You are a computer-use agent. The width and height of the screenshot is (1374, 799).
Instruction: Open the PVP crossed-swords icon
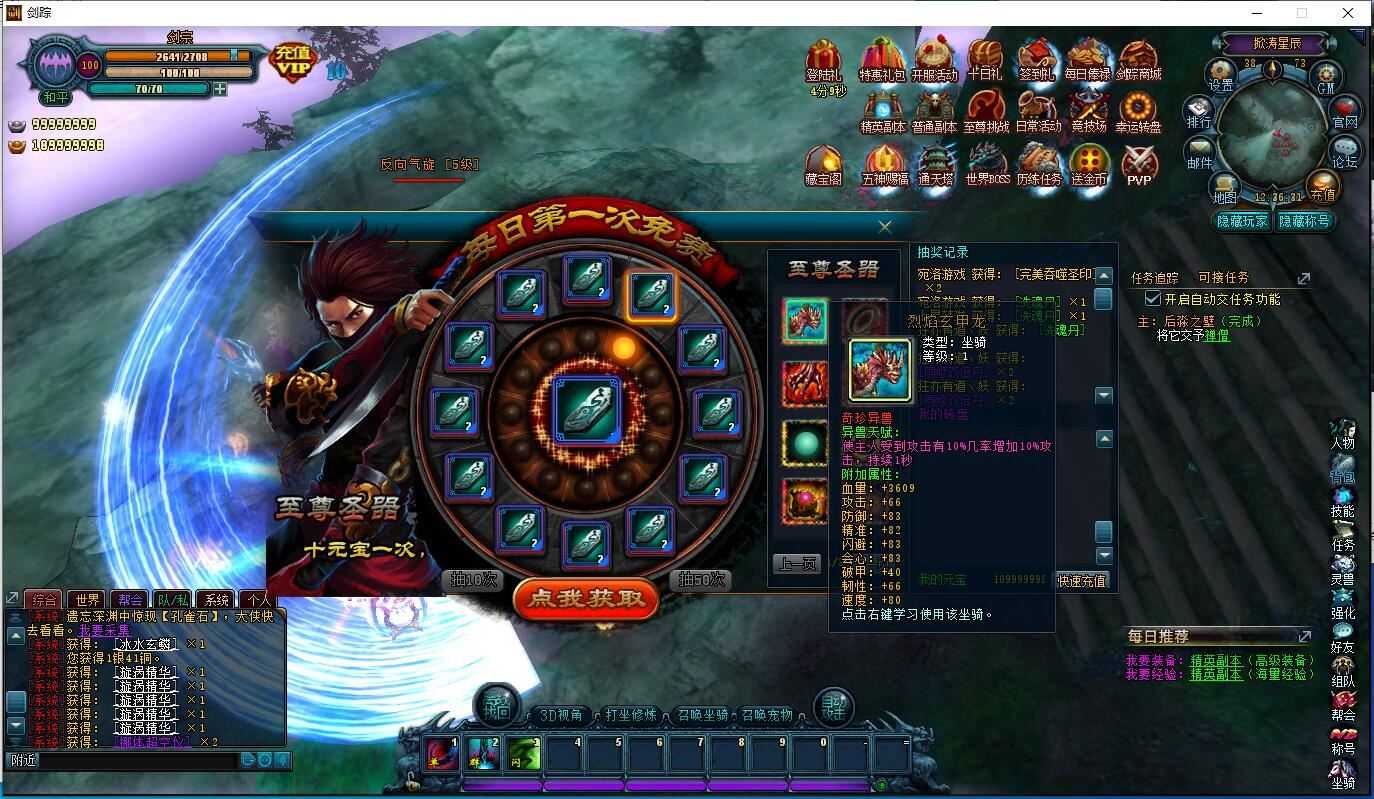tap(1139, 163)
